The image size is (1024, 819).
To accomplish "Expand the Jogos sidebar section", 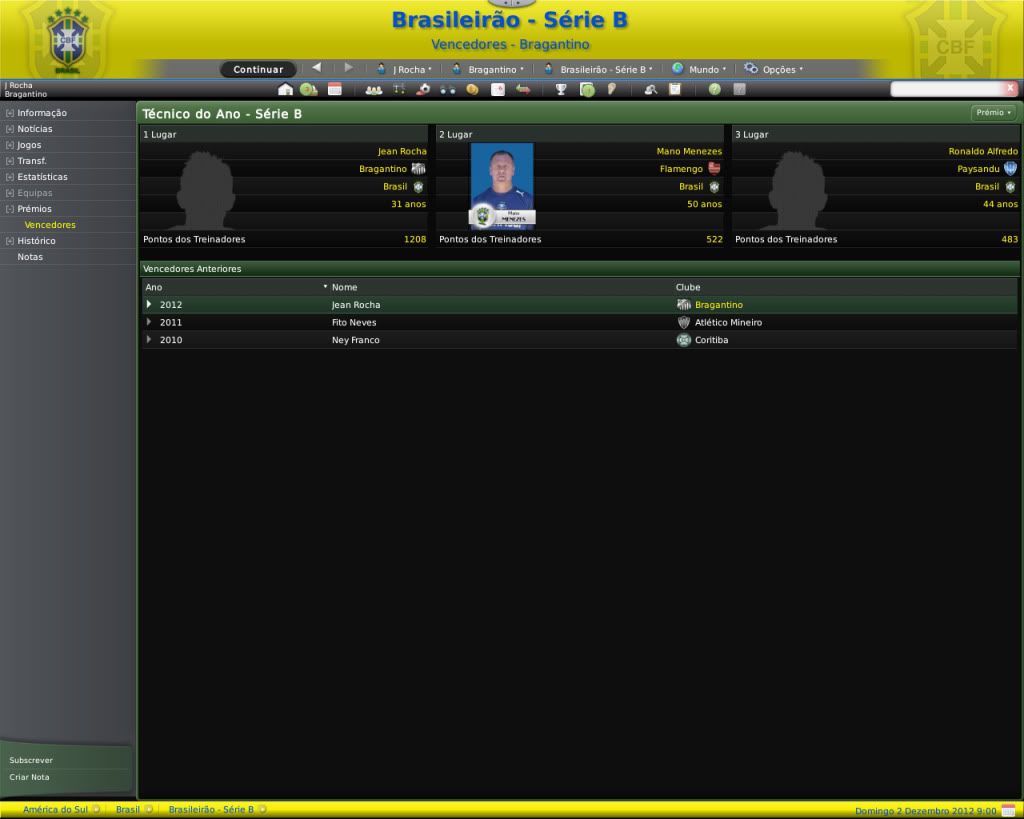I will (x=29, y=145).
